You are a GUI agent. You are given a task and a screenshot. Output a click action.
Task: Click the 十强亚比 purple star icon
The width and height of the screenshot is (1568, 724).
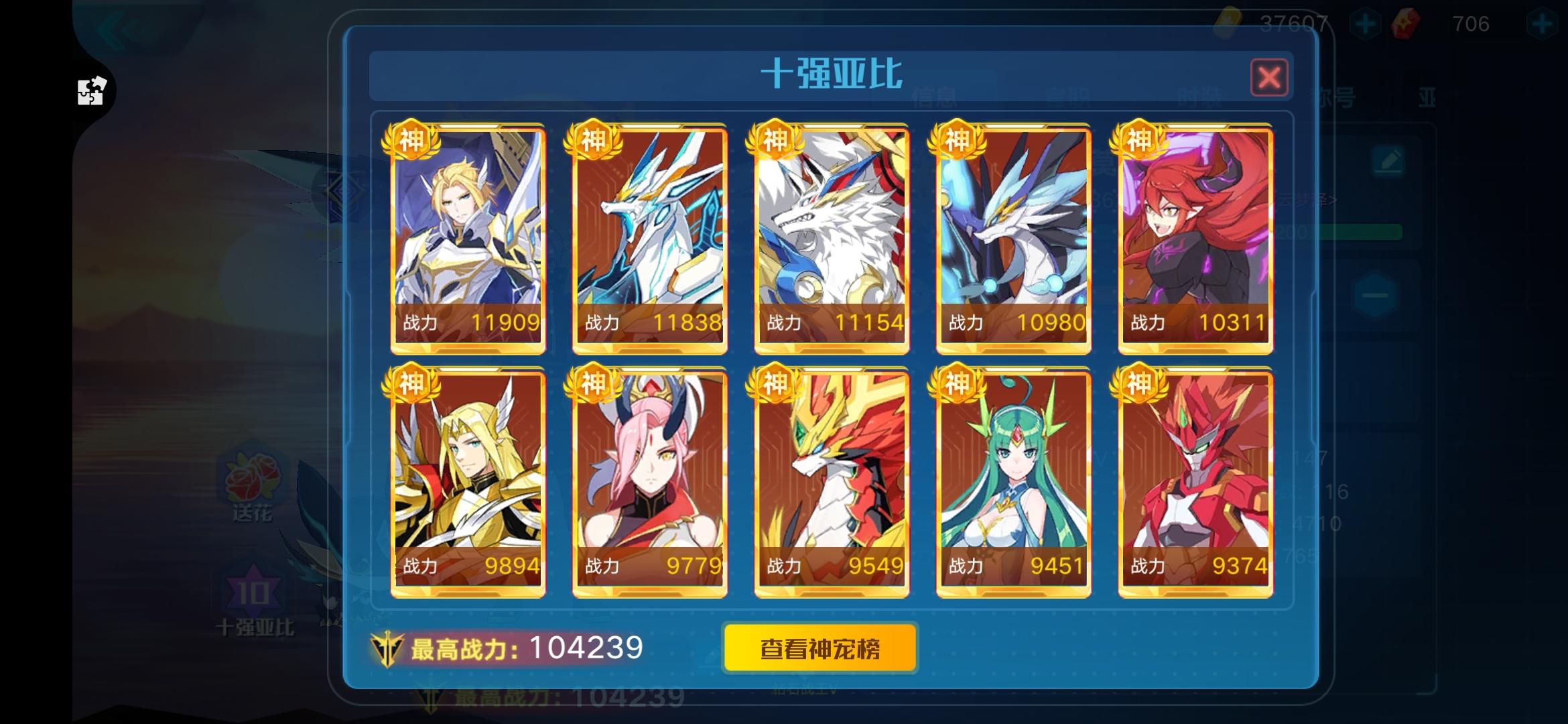[249, 590]
